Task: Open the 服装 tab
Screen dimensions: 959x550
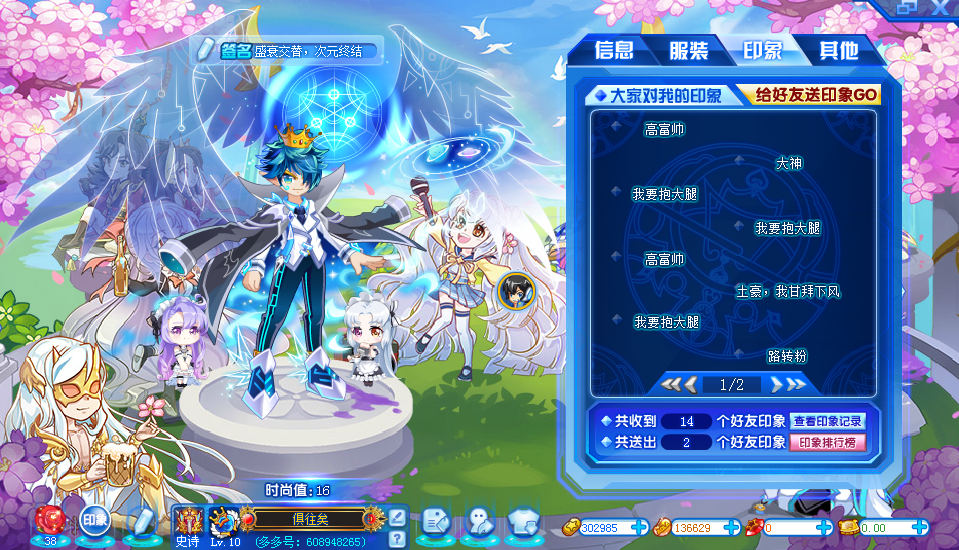Action: [x=689, y=51]
